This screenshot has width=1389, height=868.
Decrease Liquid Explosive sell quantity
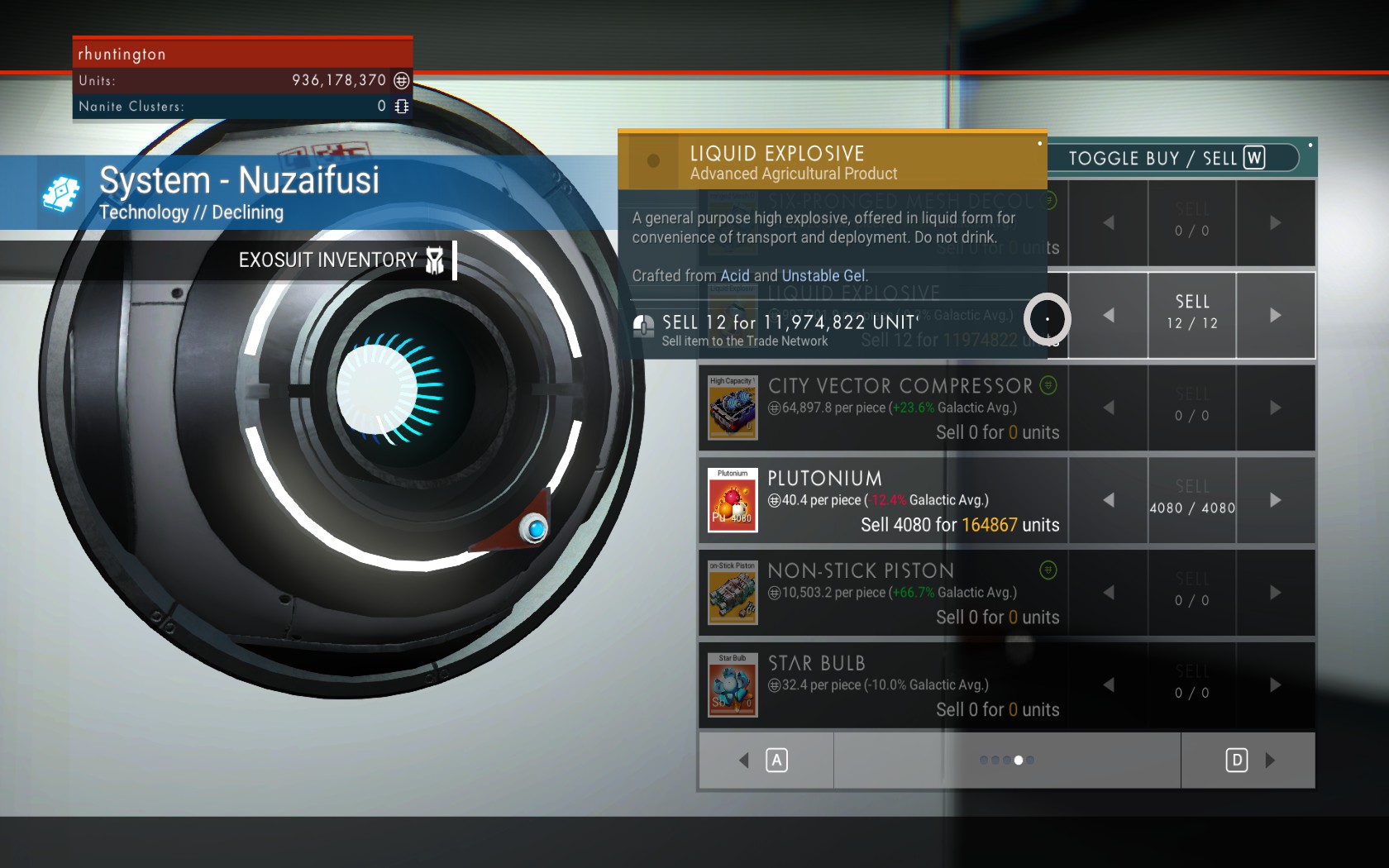pyautogui.click(x=1108, y=315)
